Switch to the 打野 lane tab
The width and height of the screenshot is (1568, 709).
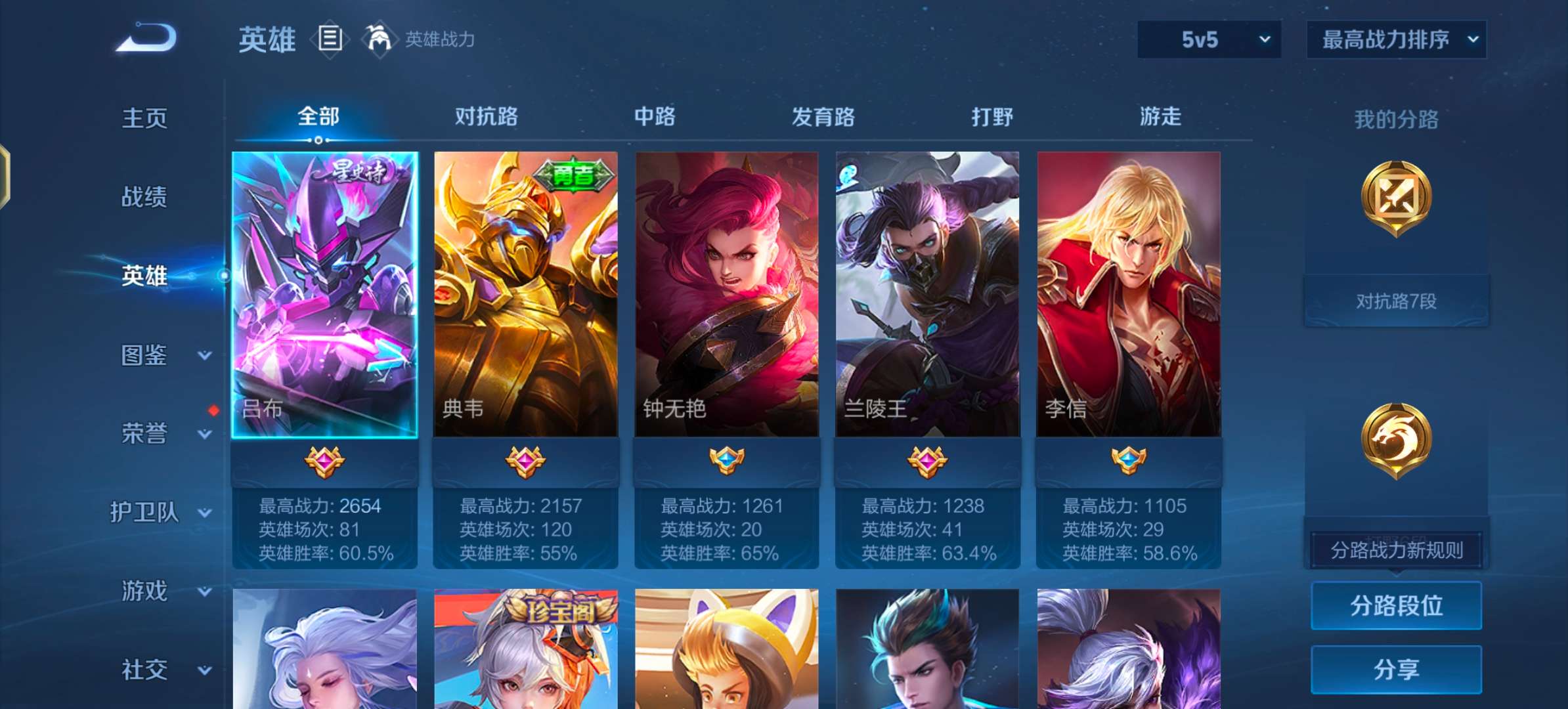[991, 117]
